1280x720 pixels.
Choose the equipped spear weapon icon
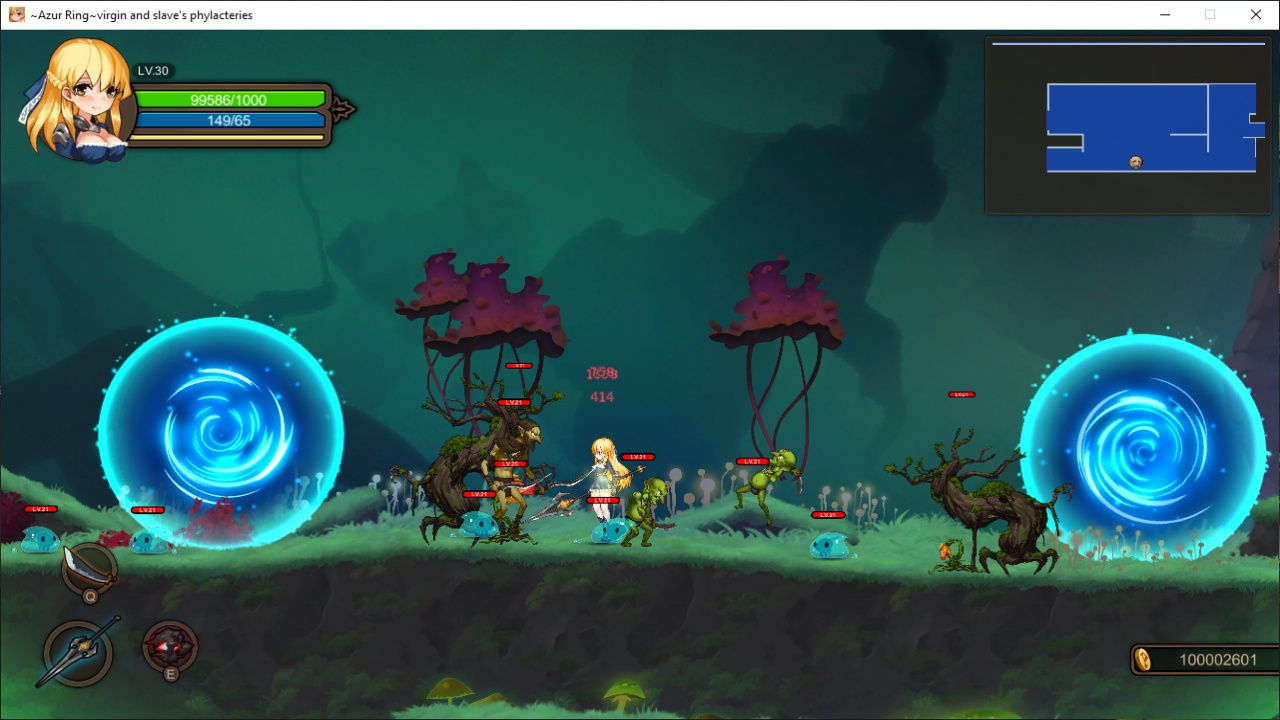pyautogui.click(x=78, y=652)
